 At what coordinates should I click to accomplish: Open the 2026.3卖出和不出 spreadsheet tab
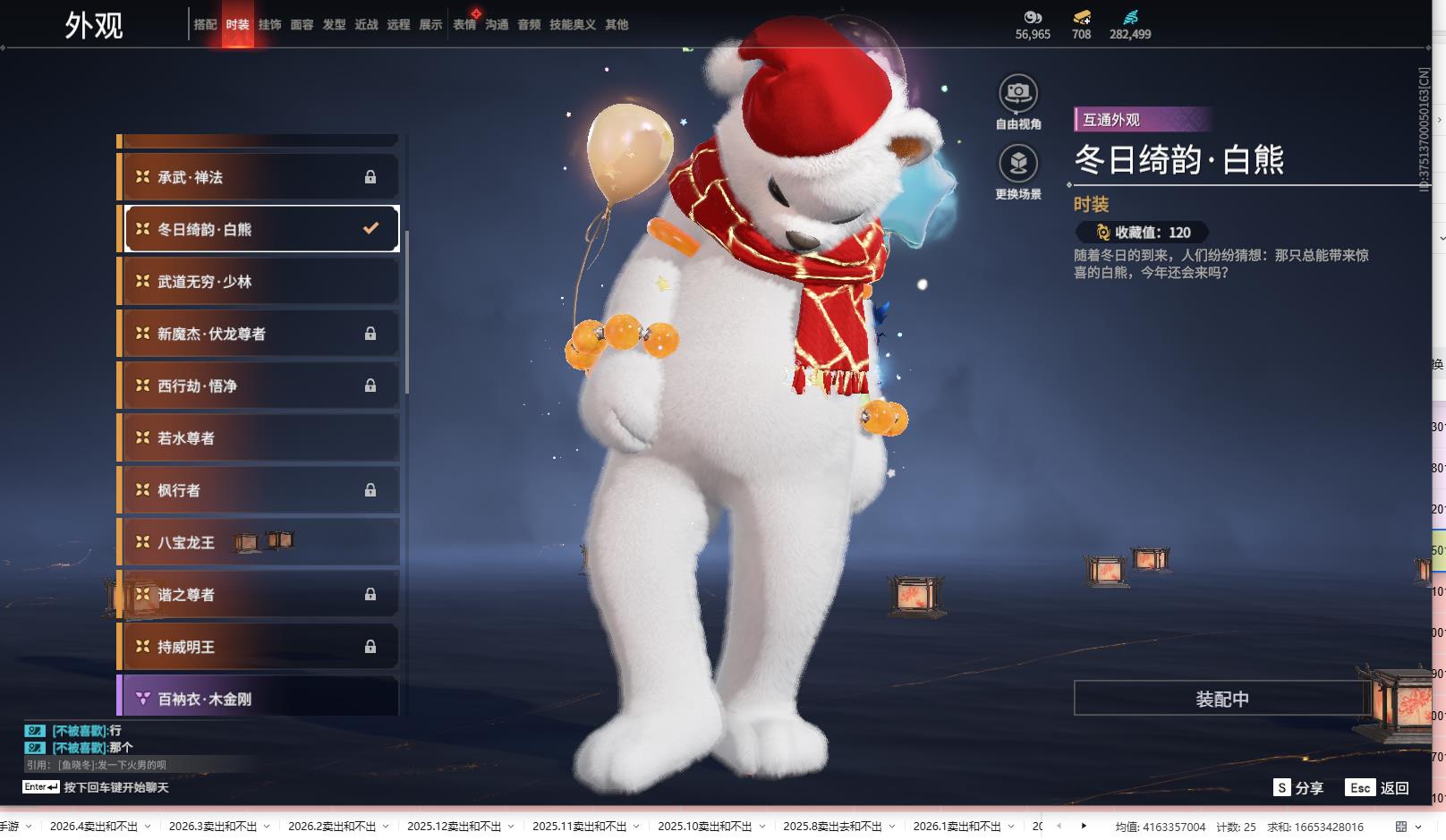(213, 827)
